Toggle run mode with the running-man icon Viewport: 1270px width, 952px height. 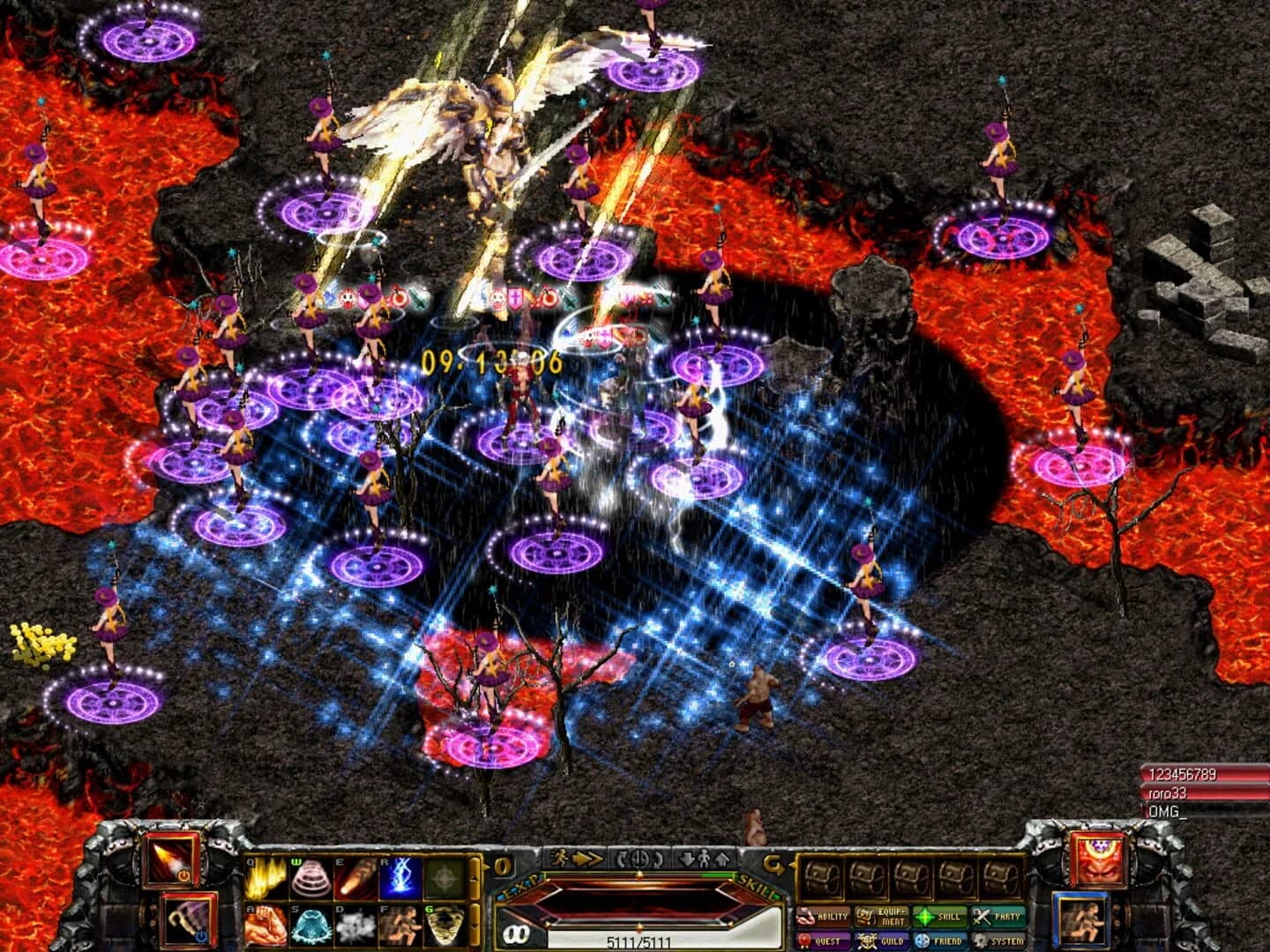coord(561,859)
